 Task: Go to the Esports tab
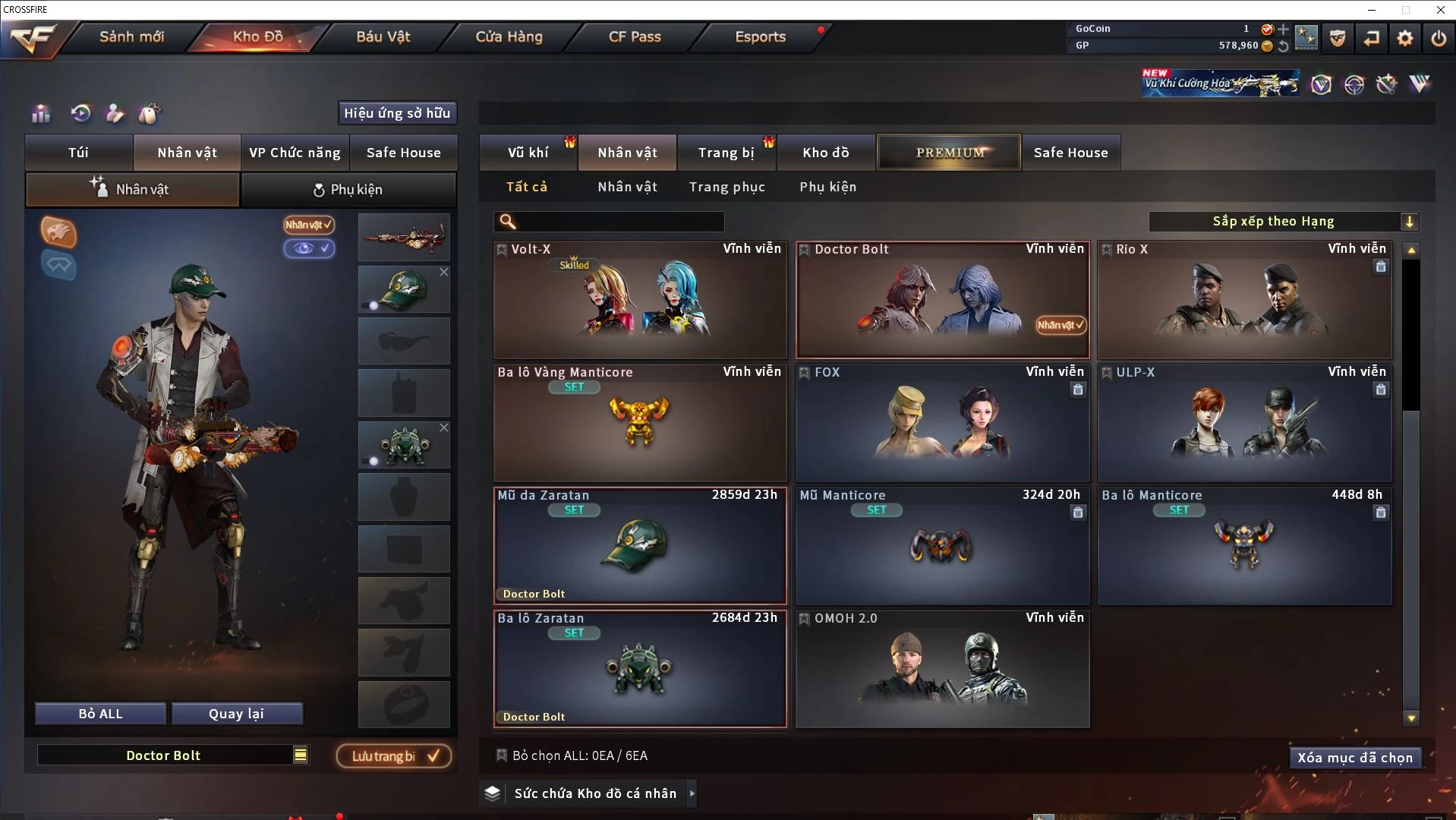pyautogui.click(x=760, y=36)
